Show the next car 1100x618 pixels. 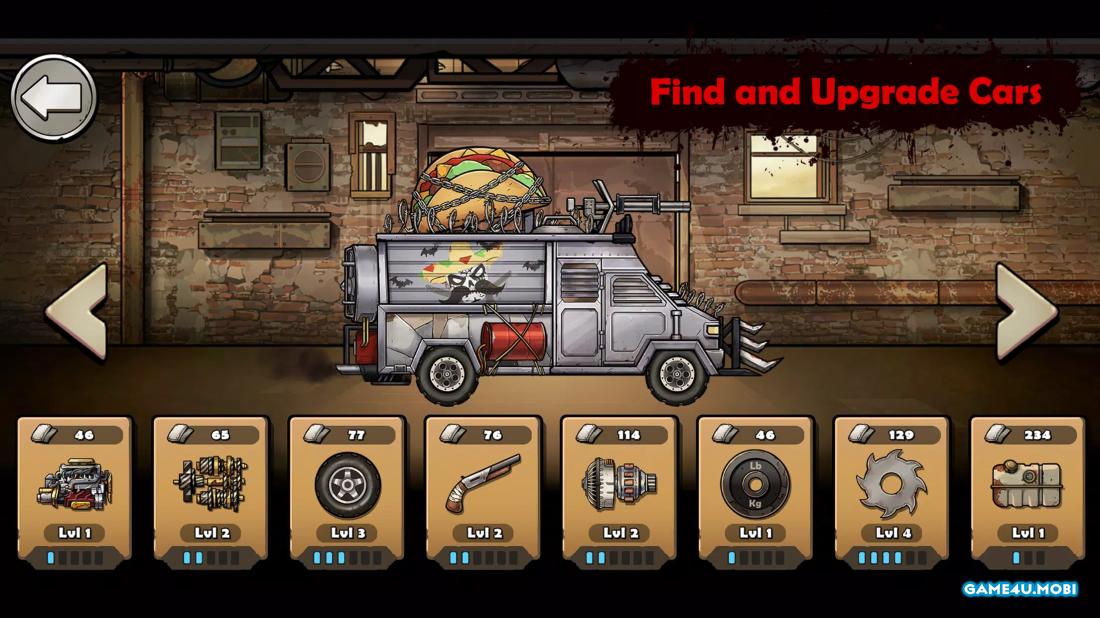1026,311
